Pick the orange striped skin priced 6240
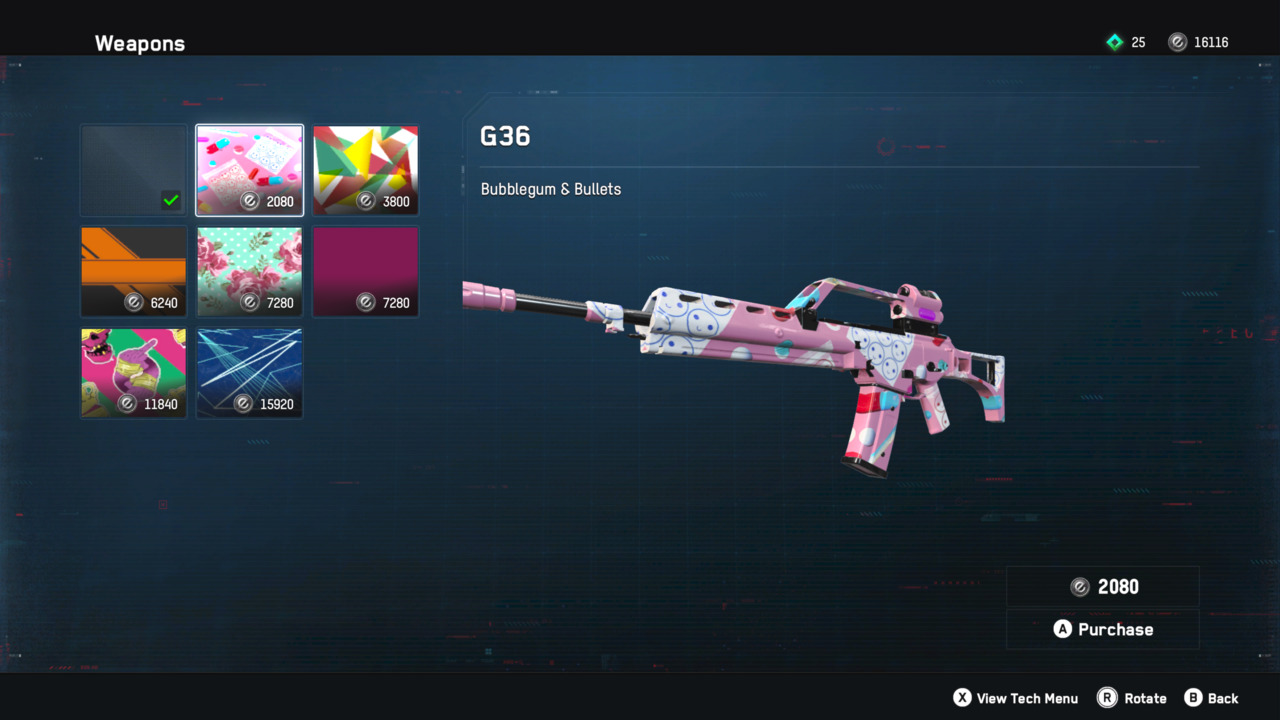The width and height of the screenshot is (1280, 720). click(134, 271)
